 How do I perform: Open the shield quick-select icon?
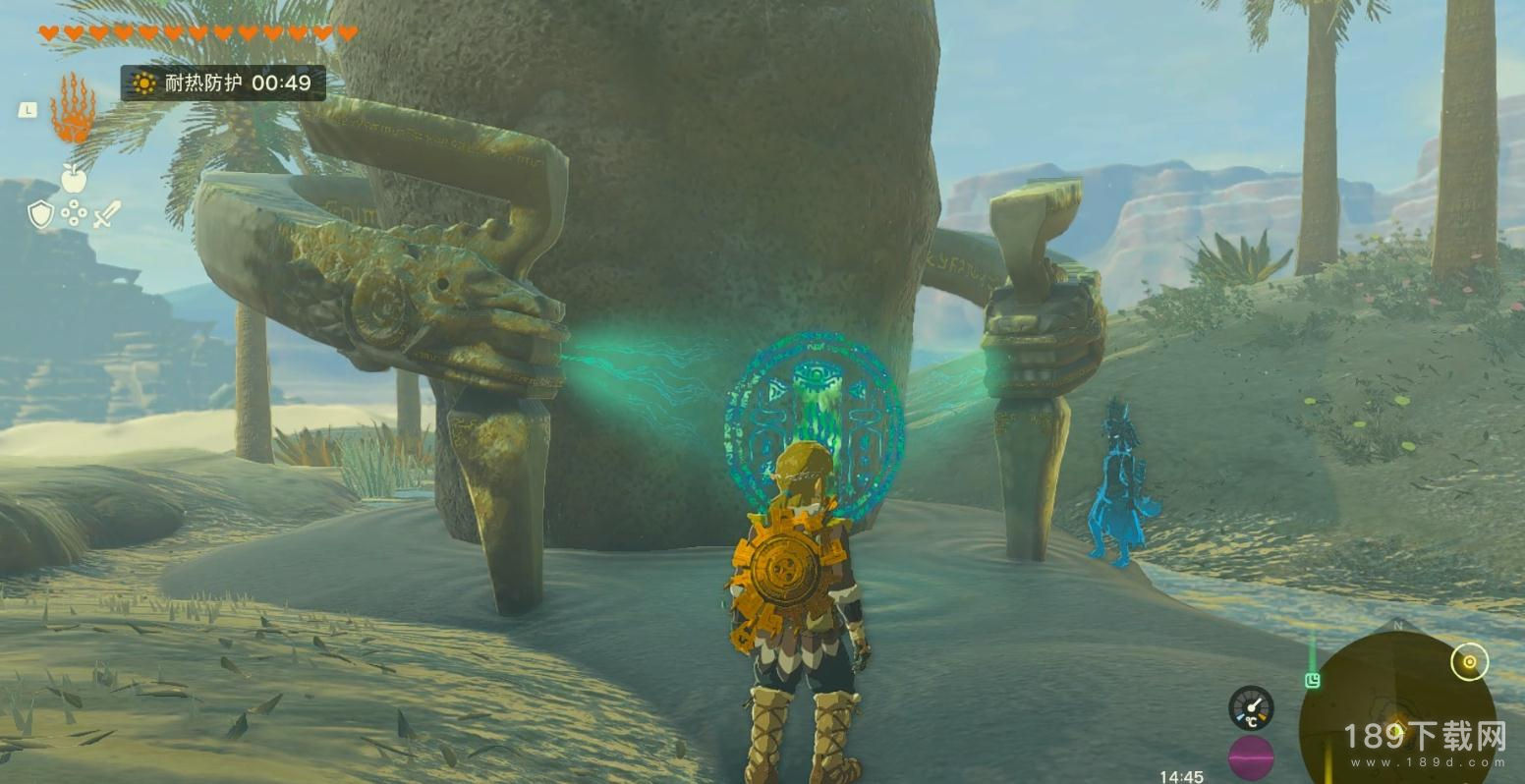tap(40, 214)
